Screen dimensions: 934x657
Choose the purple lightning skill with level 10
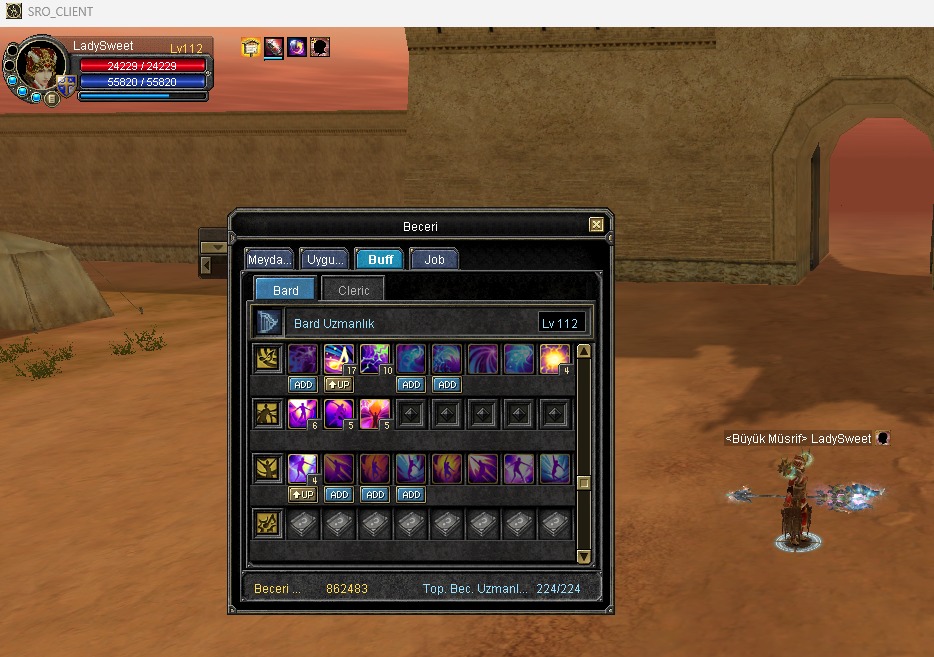(374, 359)
